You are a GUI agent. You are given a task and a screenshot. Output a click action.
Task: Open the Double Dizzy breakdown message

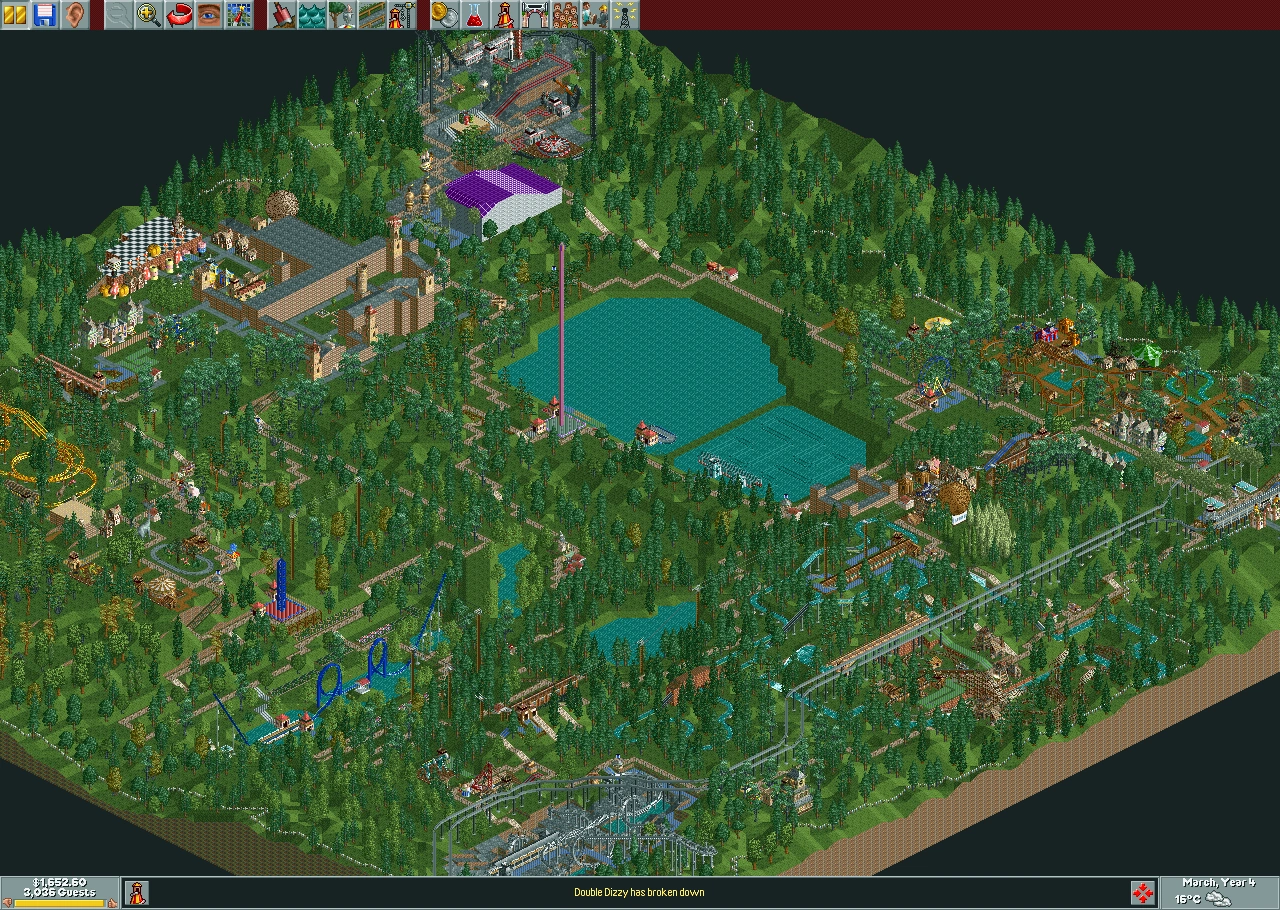(640, 893)
